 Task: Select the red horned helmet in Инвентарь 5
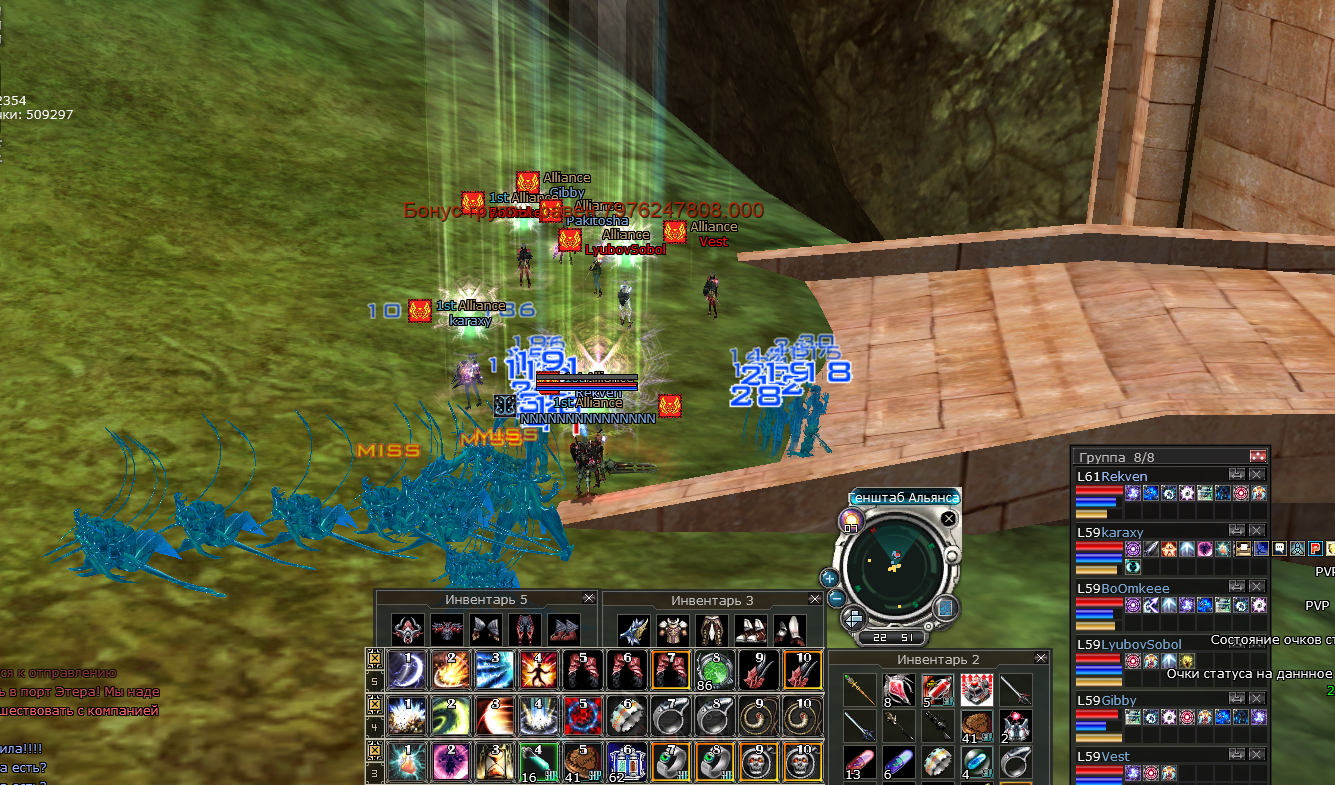pos(408,629)
